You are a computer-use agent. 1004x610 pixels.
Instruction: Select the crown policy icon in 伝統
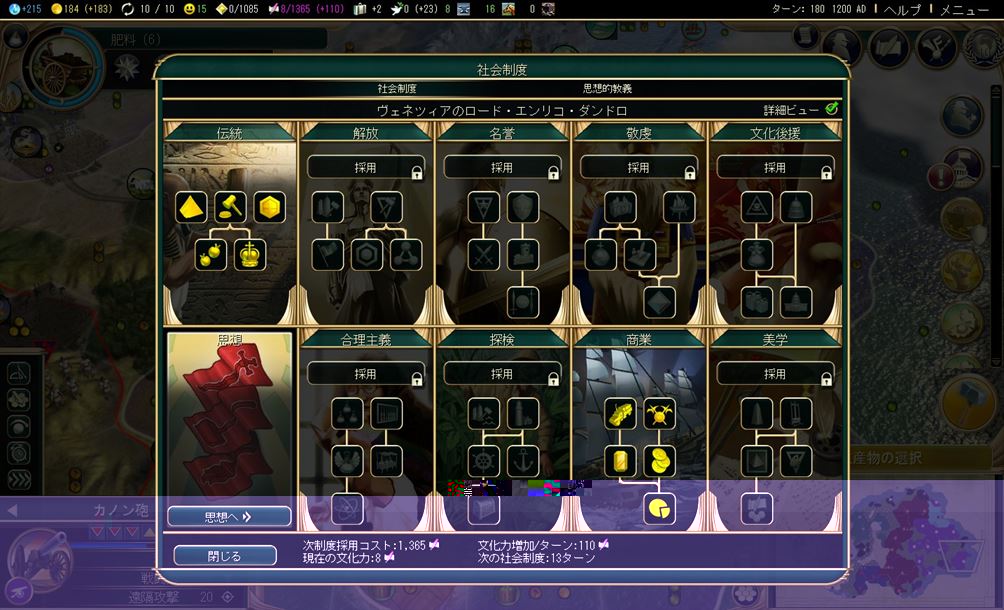250,255
